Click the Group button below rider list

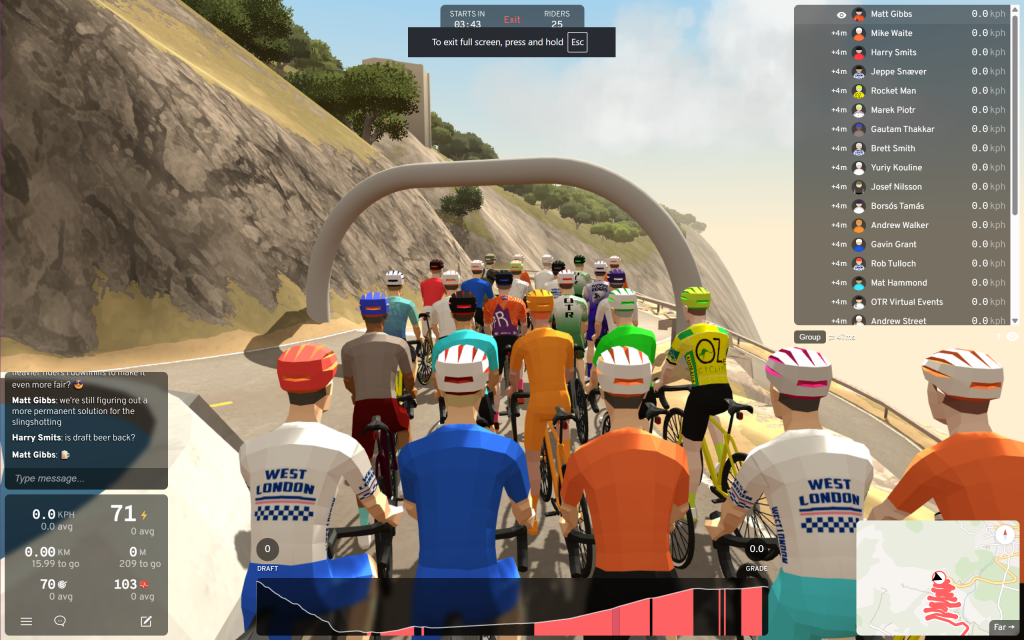[x=808, y=337]
